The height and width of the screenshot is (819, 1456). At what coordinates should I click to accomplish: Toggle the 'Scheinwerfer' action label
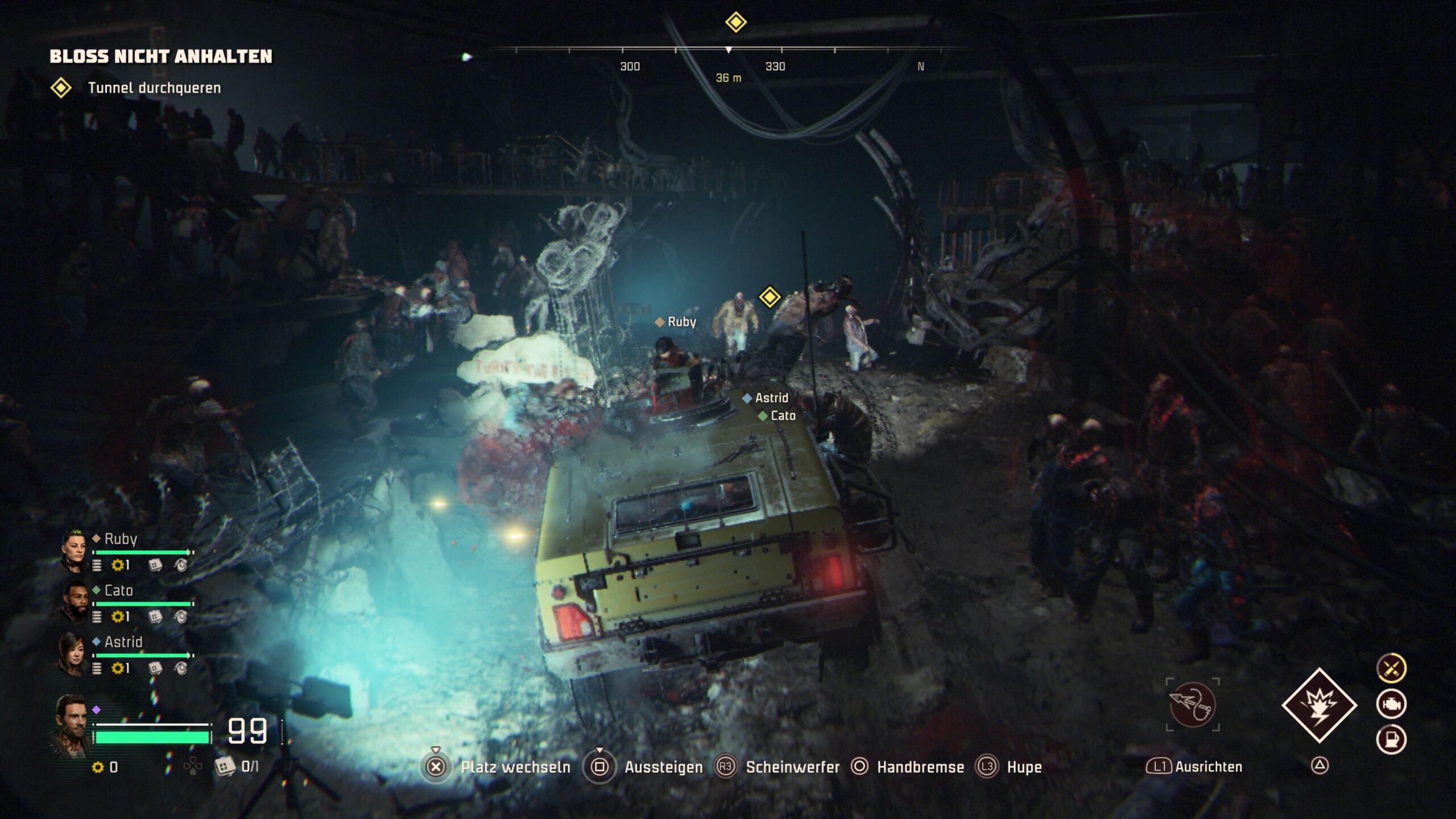point(792,767)
